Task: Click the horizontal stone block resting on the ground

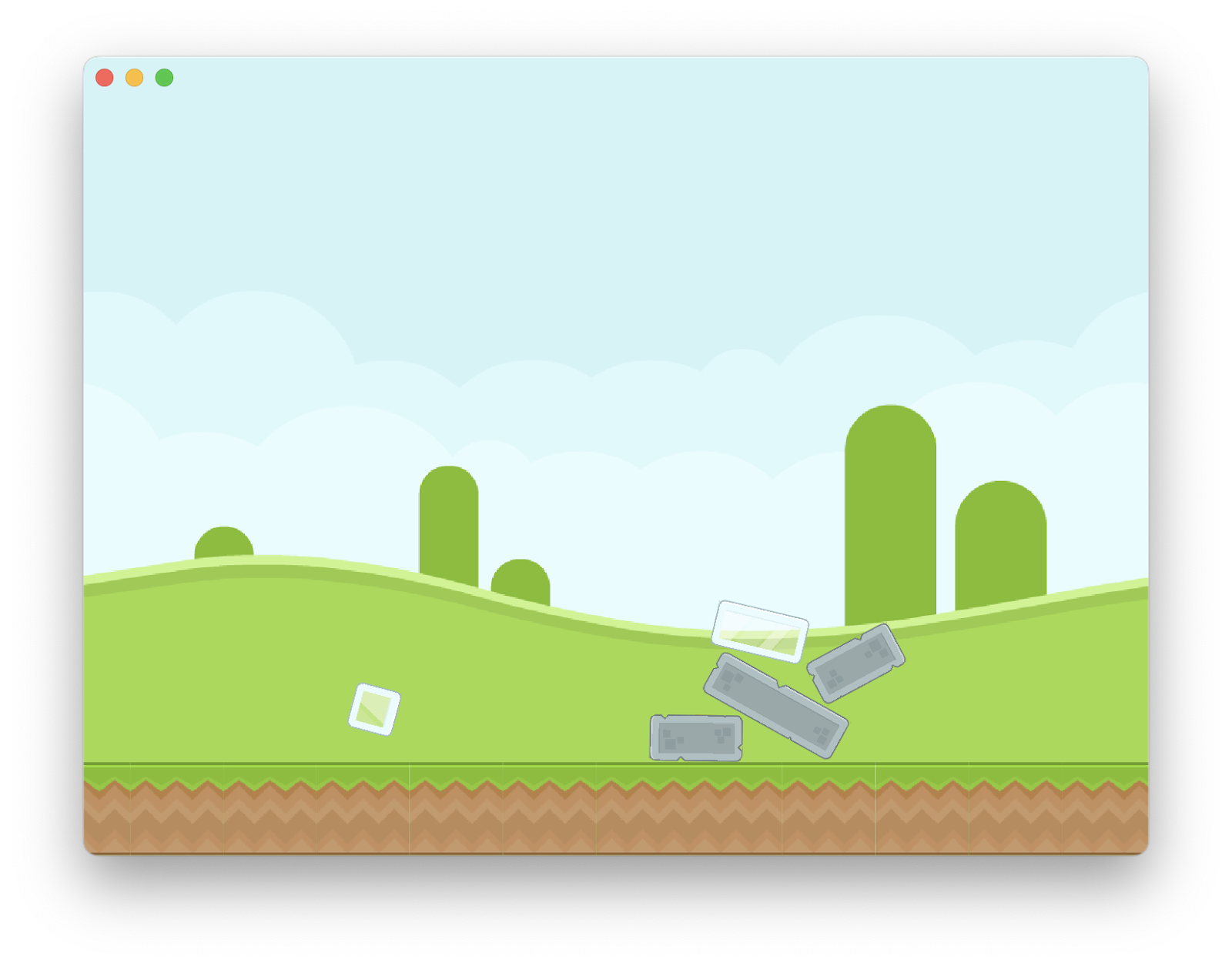Action: pyautogui.click(x=695, y=737)
